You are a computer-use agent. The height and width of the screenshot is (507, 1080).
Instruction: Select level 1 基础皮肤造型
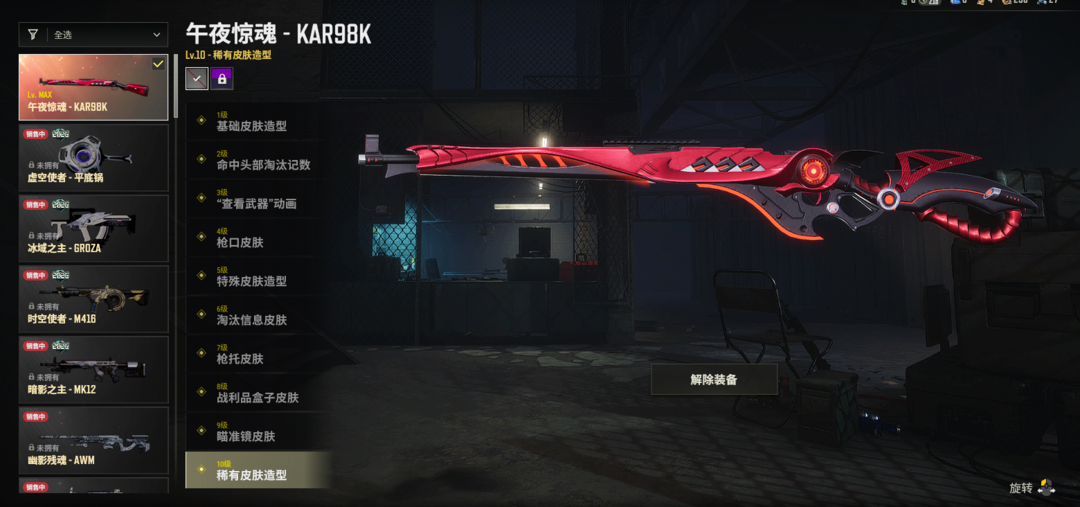point(255,122)
